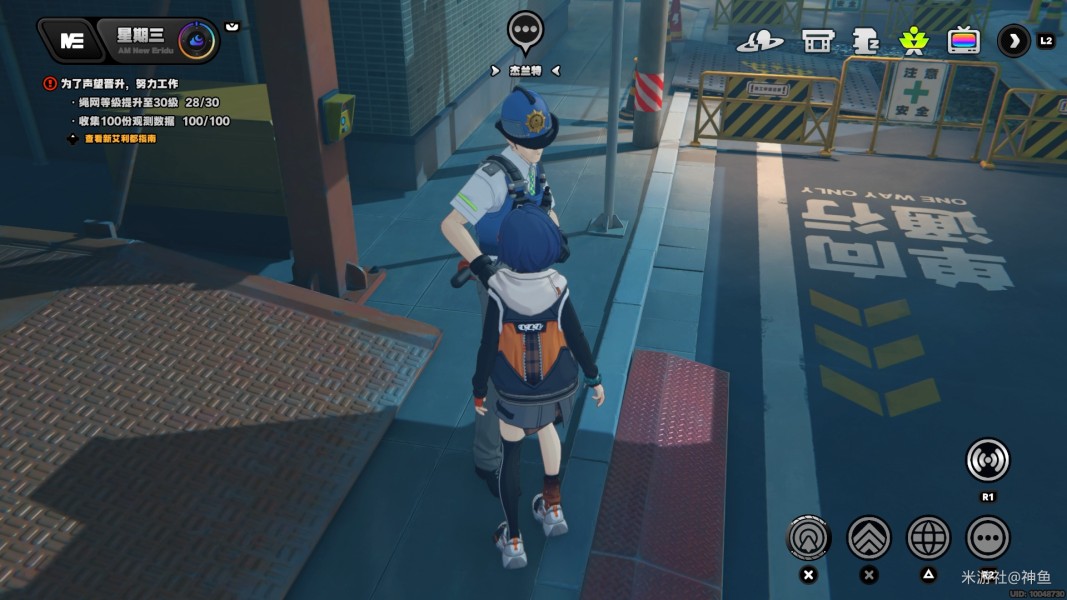Open the planet and hat icon menu

click(760, 41)
